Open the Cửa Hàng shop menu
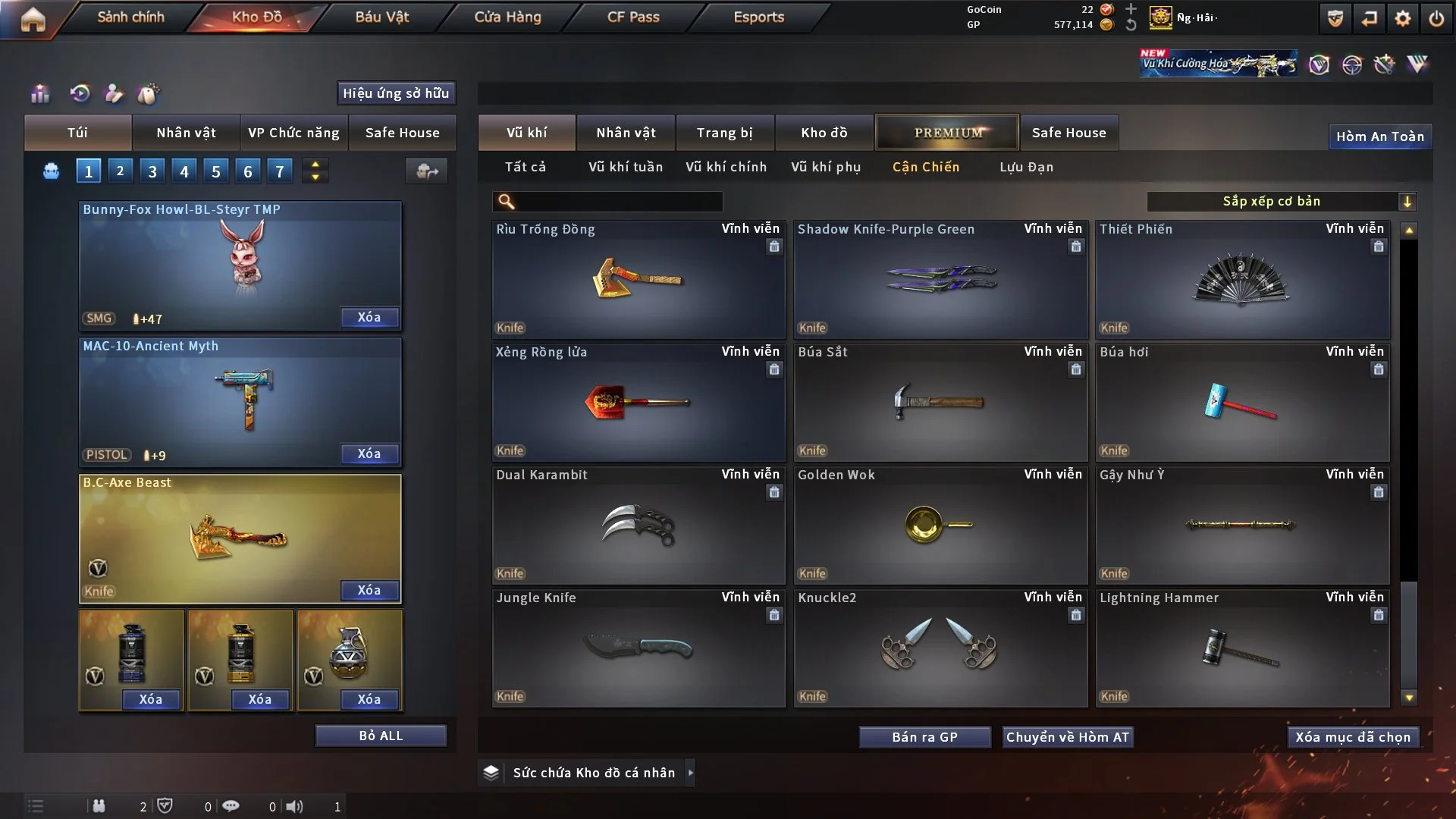This screenshot has width=1456, height=819. click(x=507, y=17)
